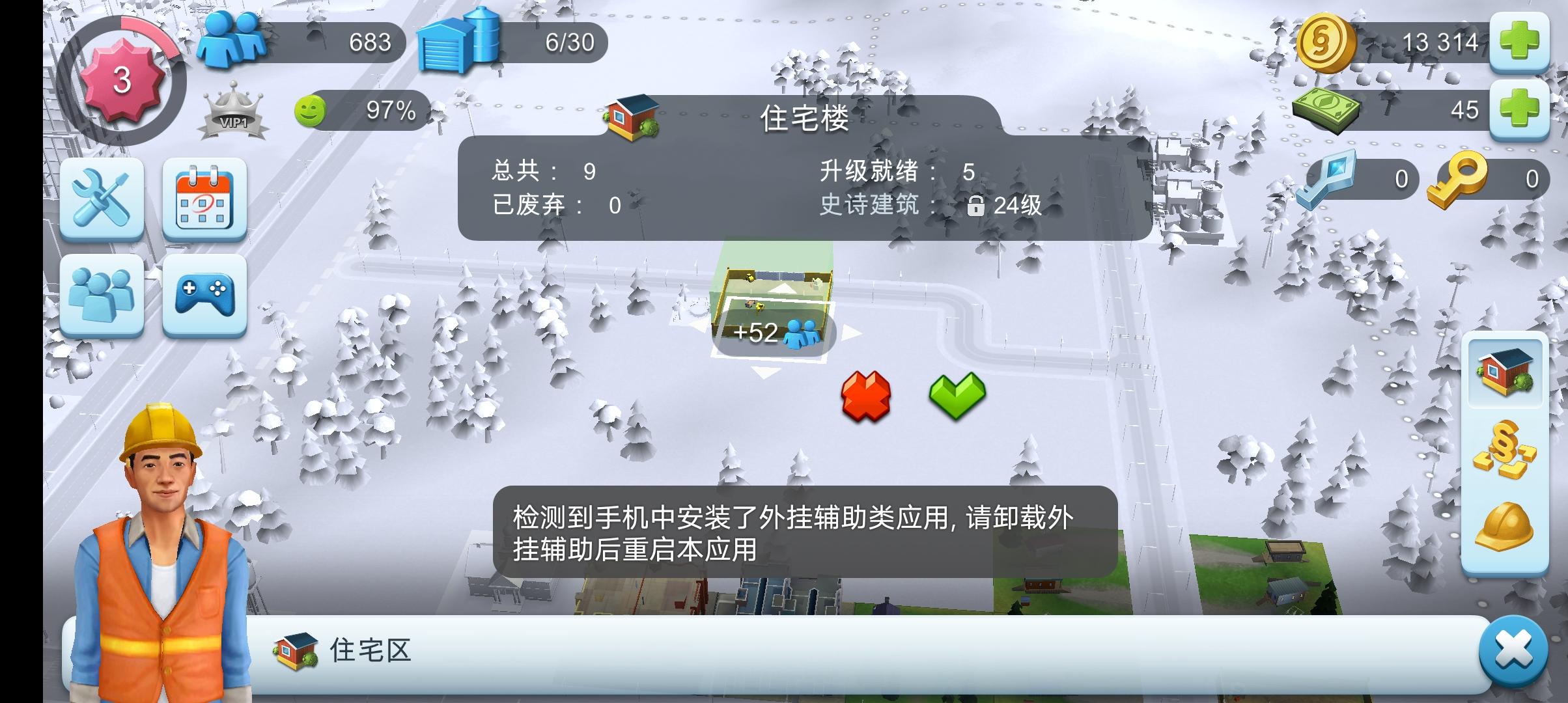
Task: Expand the 住宅楼 info panel
Action: (805, 121)
